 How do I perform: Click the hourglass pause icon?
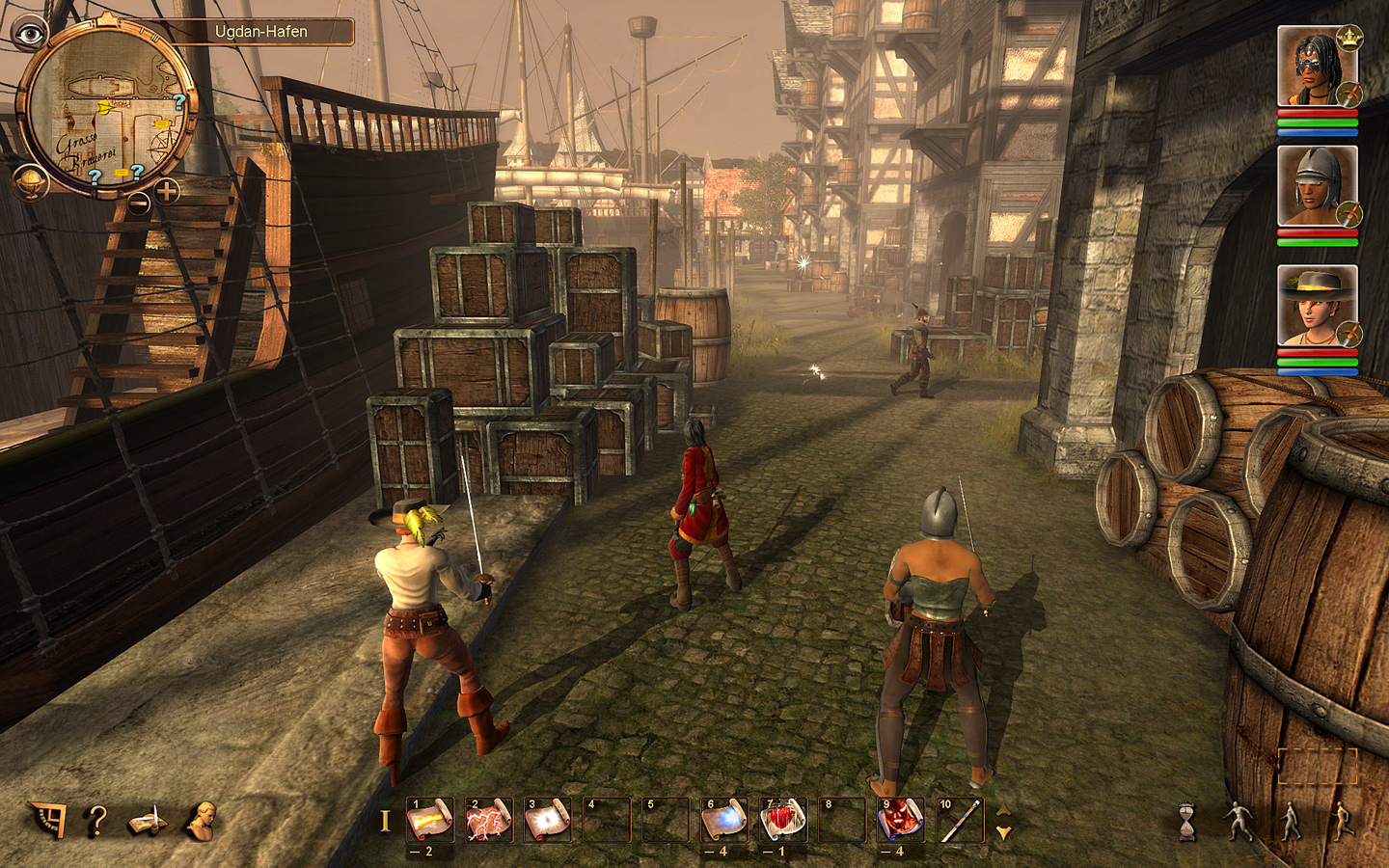tap(1187, 822)
